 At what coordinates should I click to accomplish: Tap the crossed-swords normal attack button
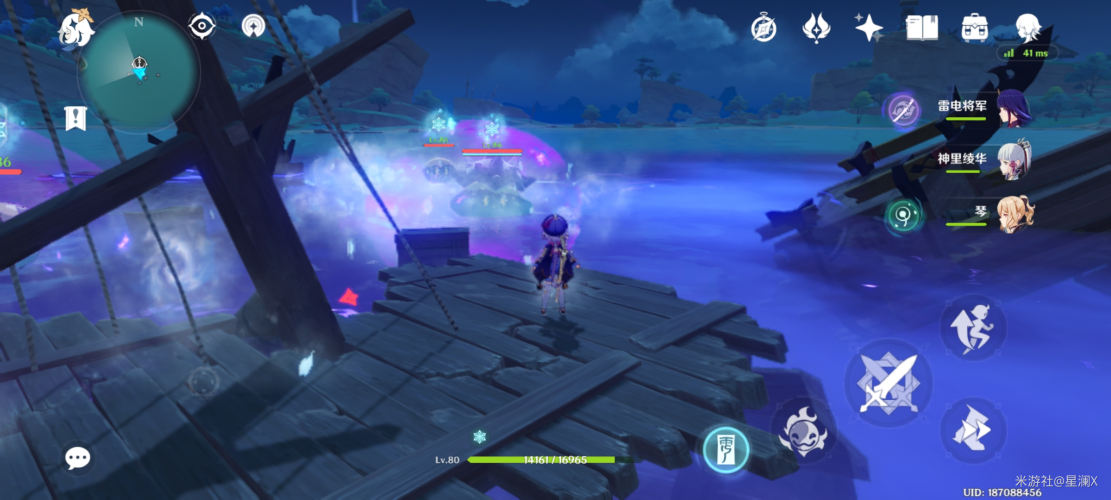[888, 382]
